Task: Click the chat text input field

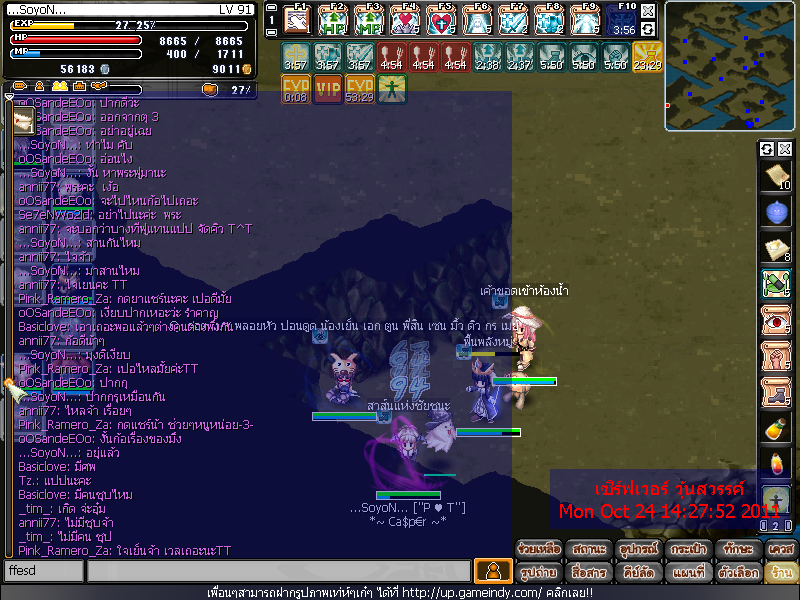Action: click(278, 571)
